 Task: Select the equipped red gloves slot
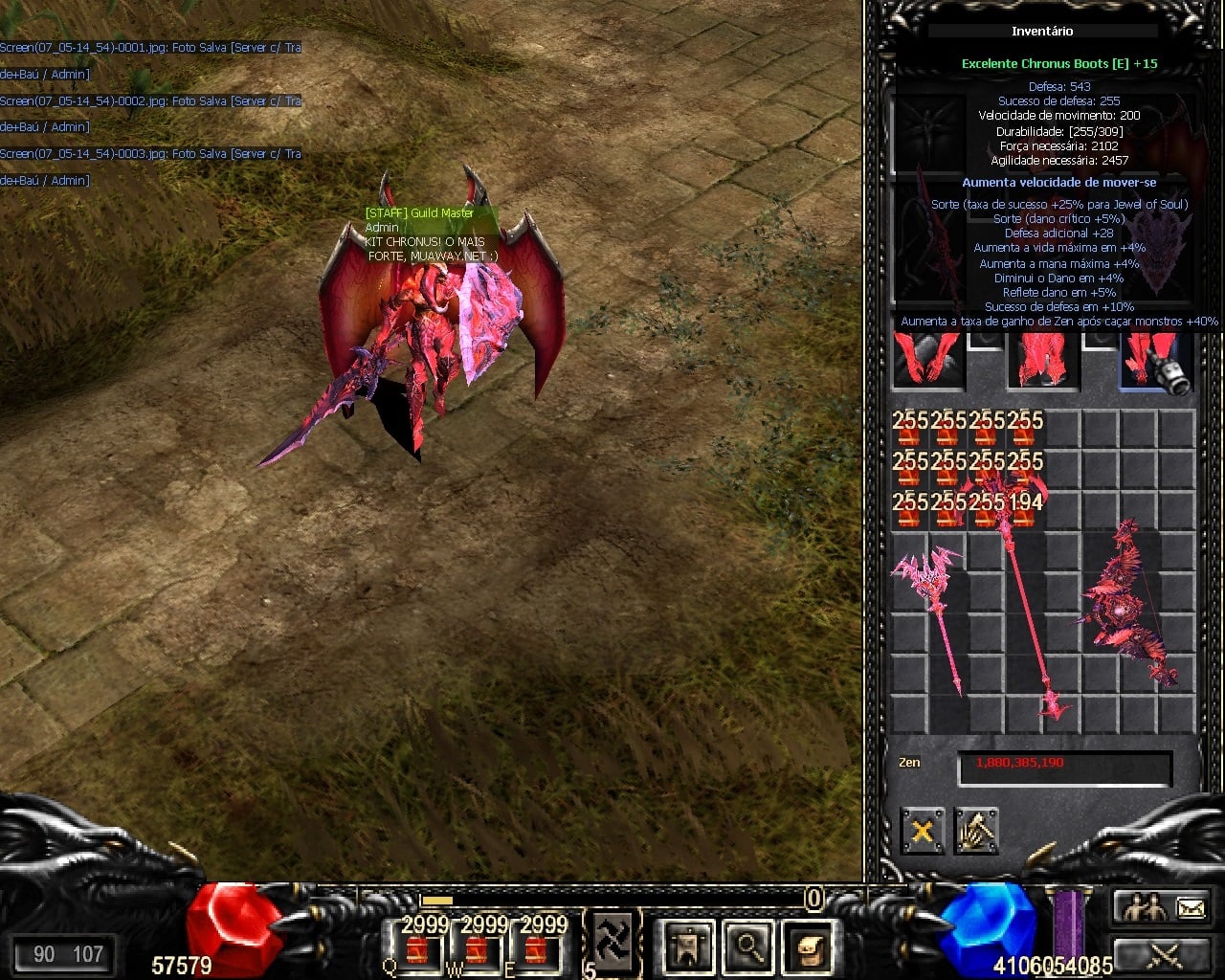[x=926, y=360]
